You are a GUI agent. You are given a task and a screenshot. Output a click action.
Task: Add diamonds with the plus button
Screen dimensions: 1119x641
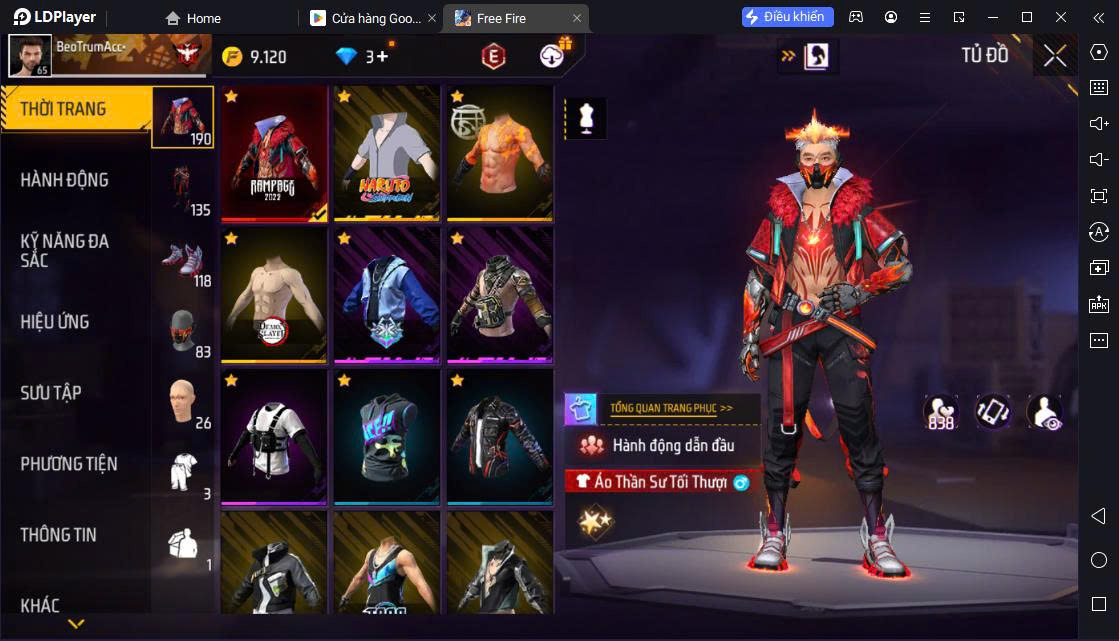click(x=382, y=56)
